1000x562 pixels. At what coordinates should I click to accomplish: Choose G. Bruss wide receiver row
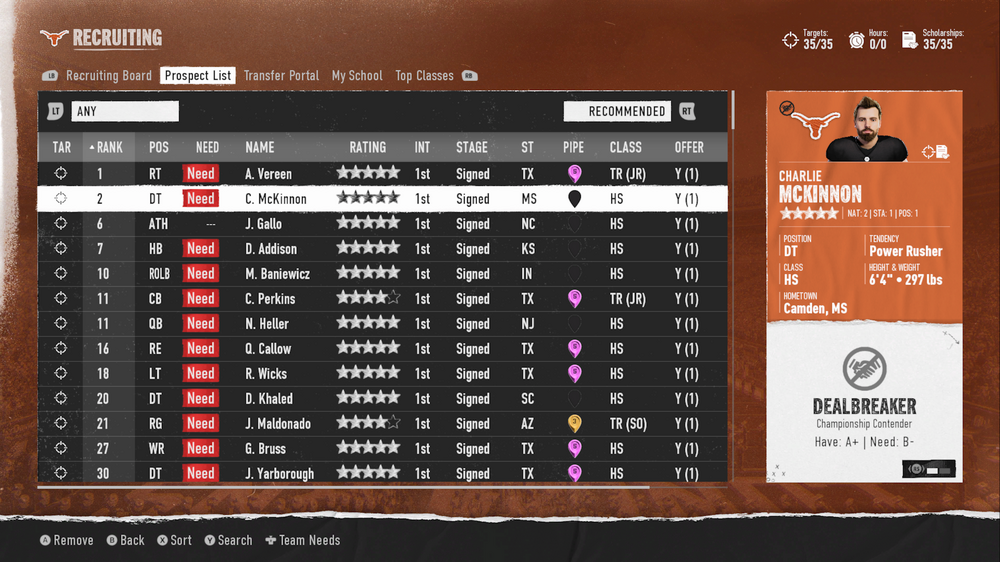click(x=265, y=449)
